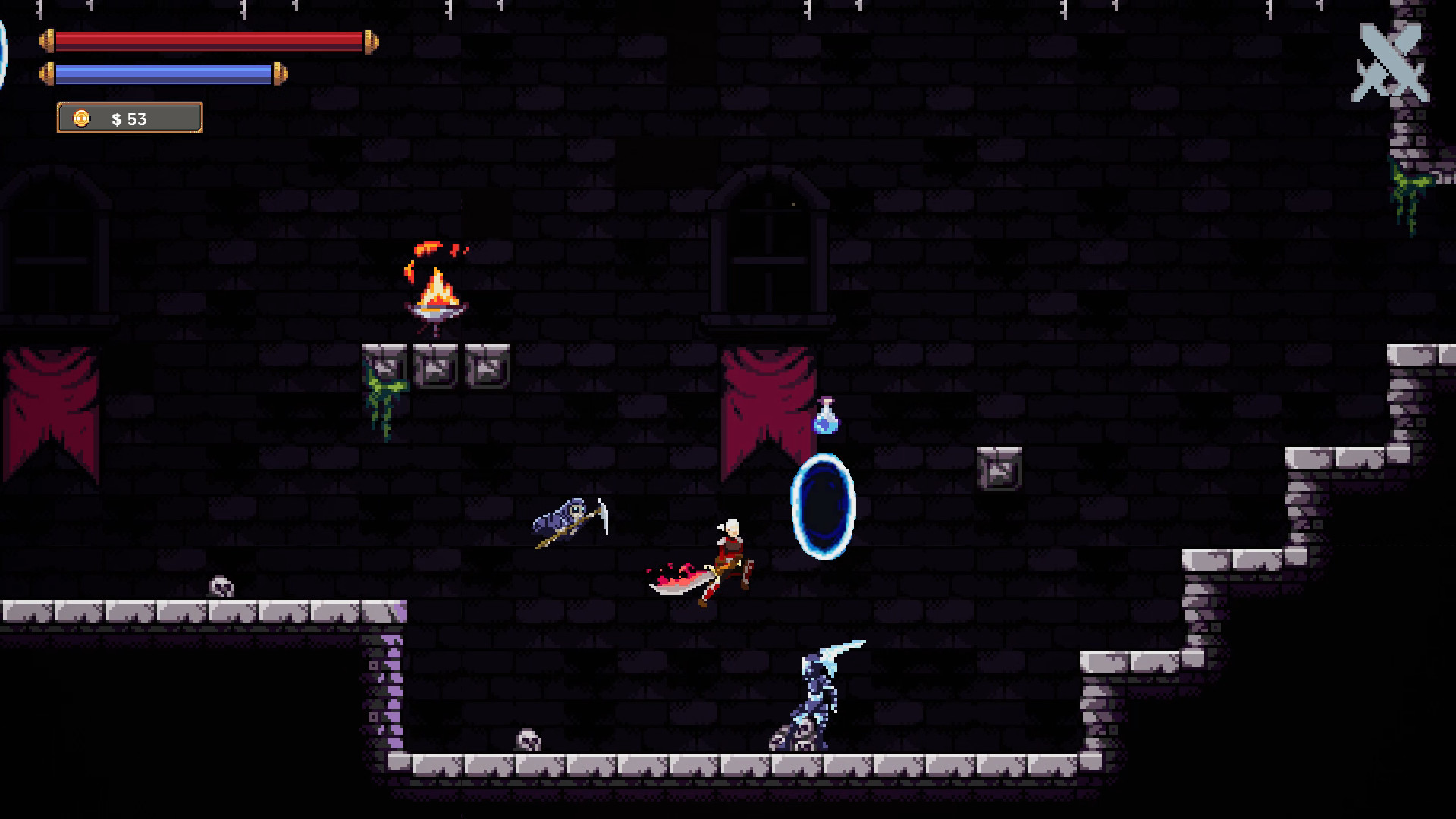Viewport: 1456px width, 819px height.
Task: Select the gold coin icon beside the money counter
Action: (x=80, y=118)
